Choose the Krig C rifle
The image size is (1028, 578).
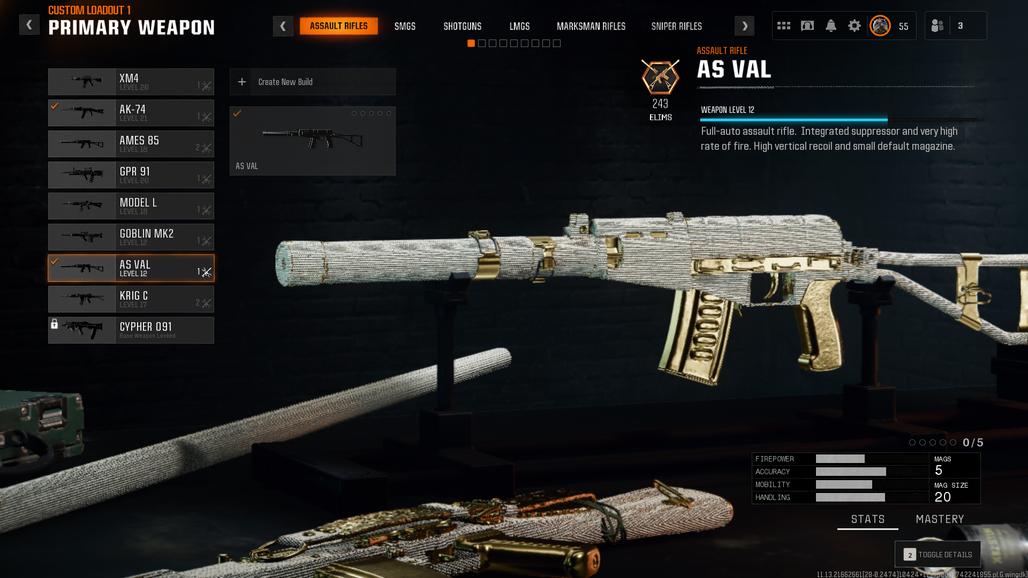pyautogui.click(x=131, y=299)
